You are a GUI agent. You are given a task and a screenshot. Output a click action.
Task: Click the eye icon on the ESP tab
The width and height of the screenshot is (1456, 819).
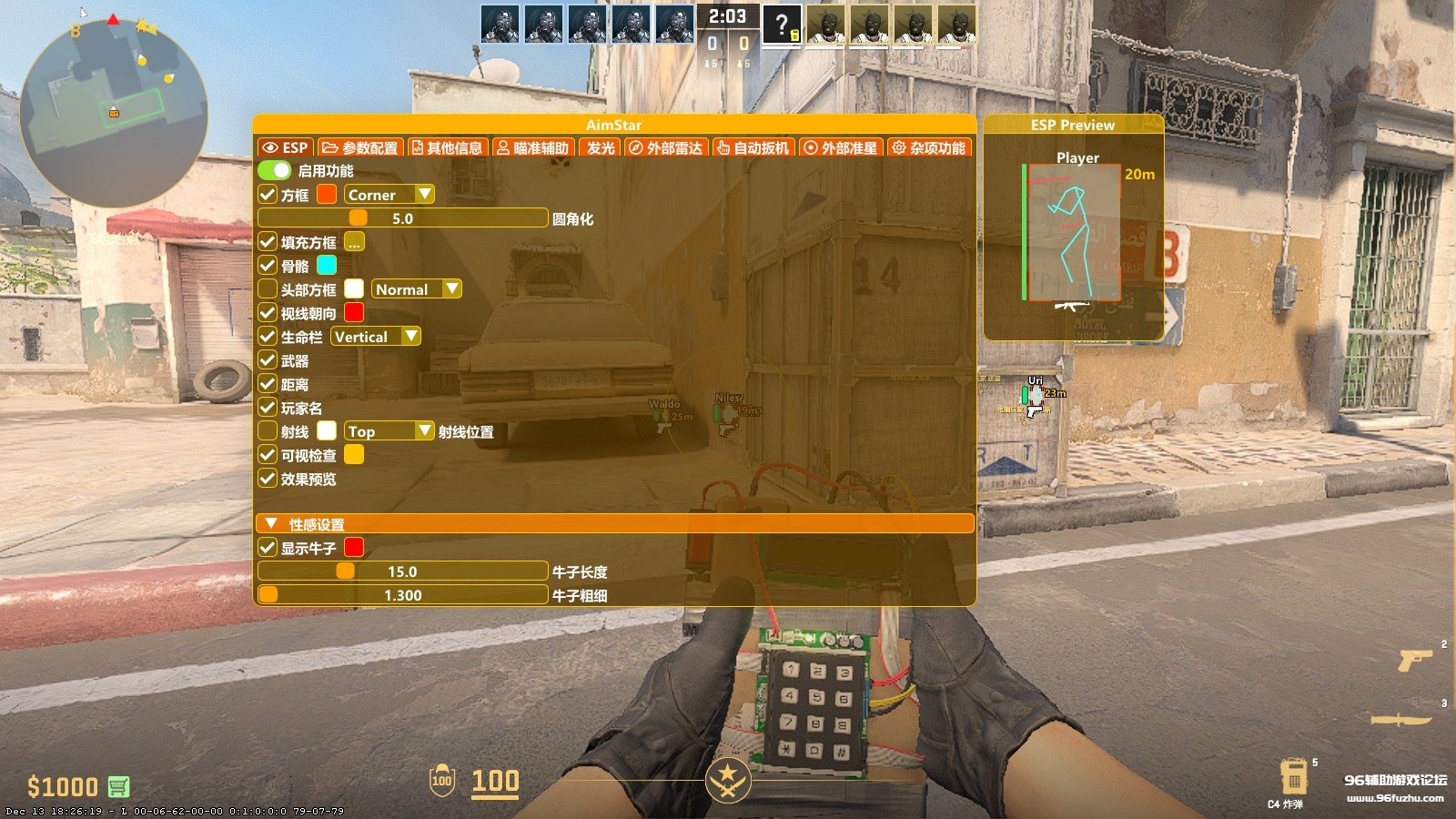[x=271, y=147]
